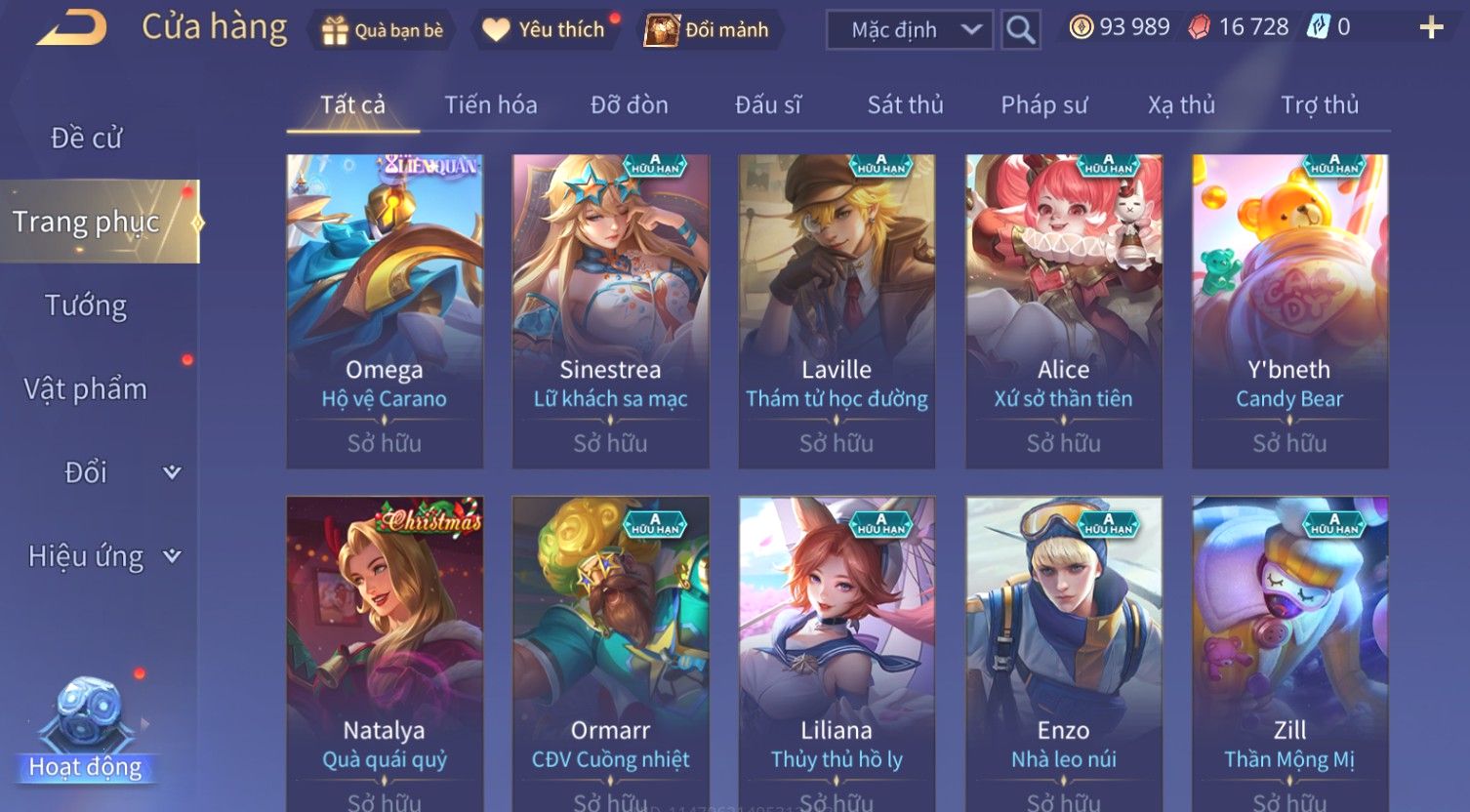Pick the Y'bneth Candy Bear skin card
The height and width of the screenshot is (812, 1470).
1289,310
